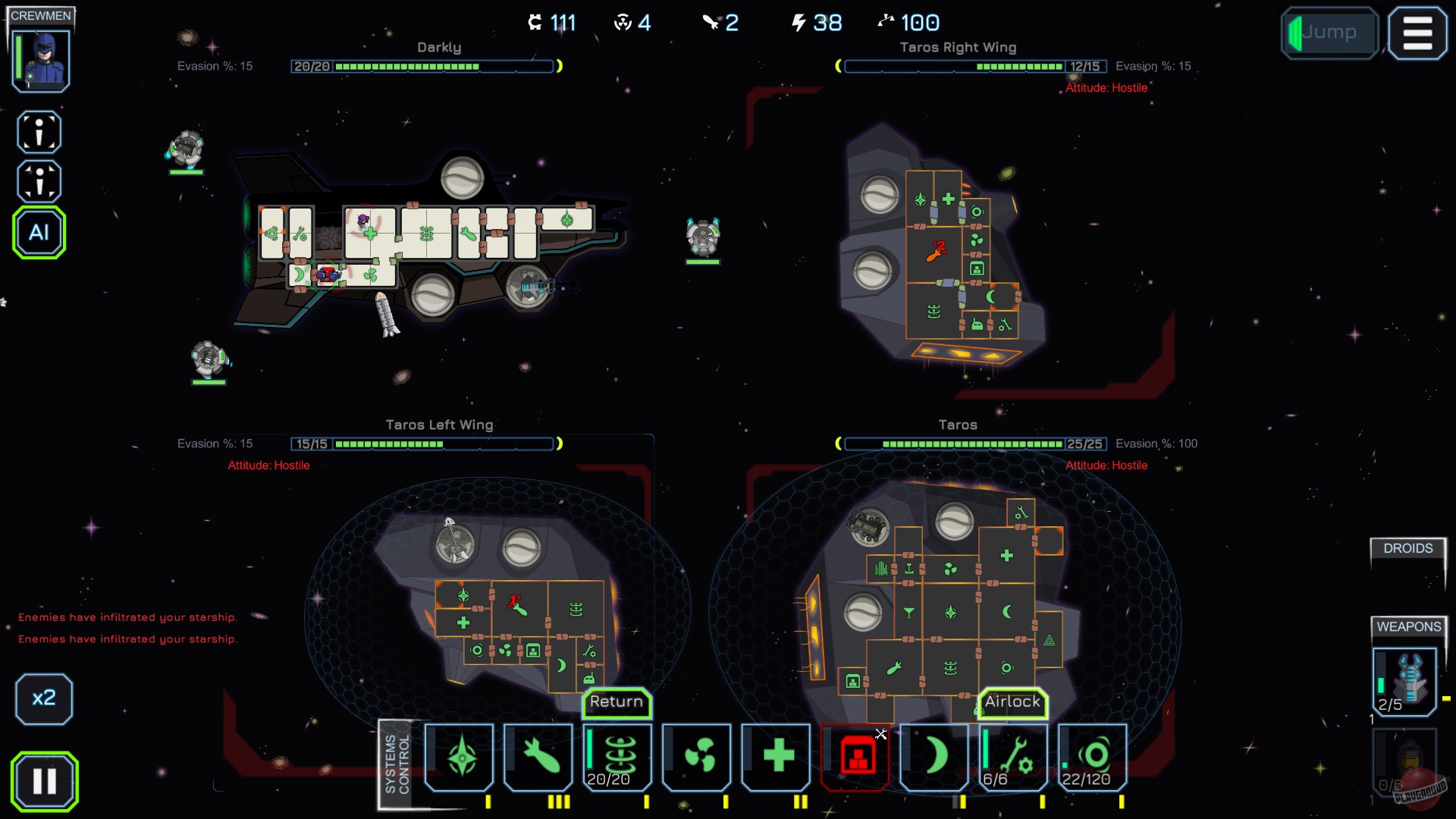1456x819 pixels.
Task: Open the medbay system with the green cross
Action: point(776,757)
